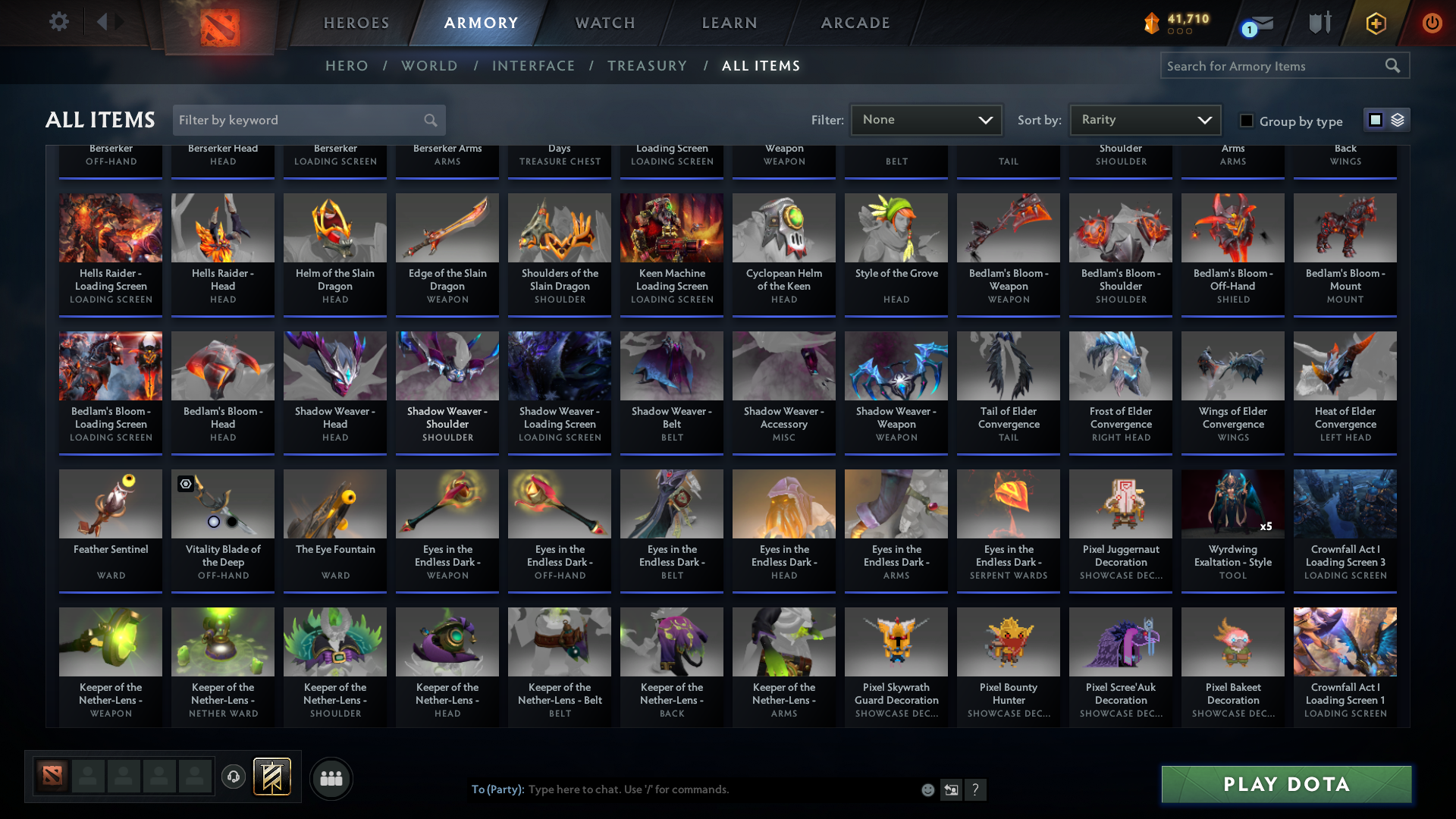
Task: Click the red power icon in the top corner
Action: [1432, 24]
